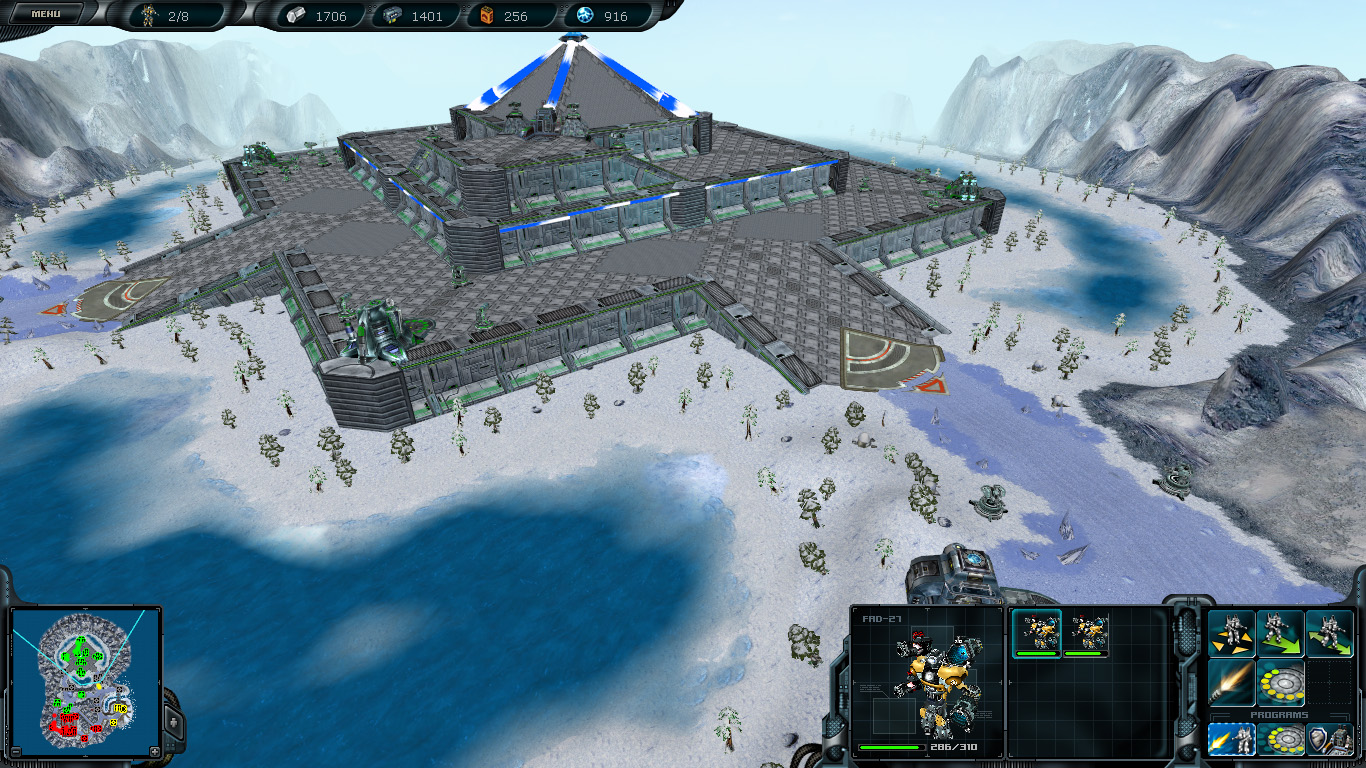Choose the robot with double-headed green arrow command
This screenshot has height=768, width=1366.
click(x=1329, y=633)
